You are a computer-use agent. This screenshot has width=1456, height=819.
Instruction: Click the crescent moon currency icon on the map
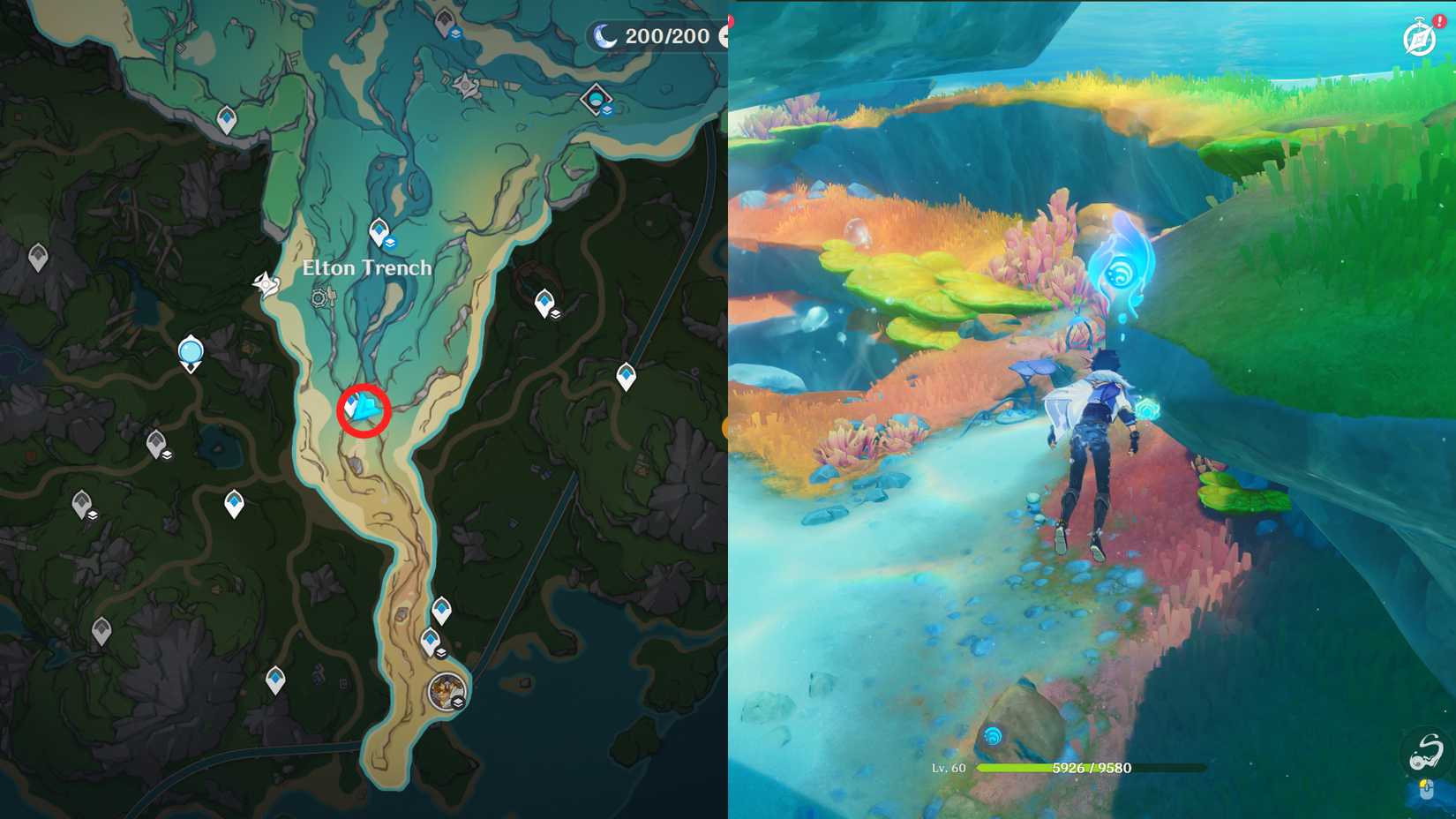point(604,36)
